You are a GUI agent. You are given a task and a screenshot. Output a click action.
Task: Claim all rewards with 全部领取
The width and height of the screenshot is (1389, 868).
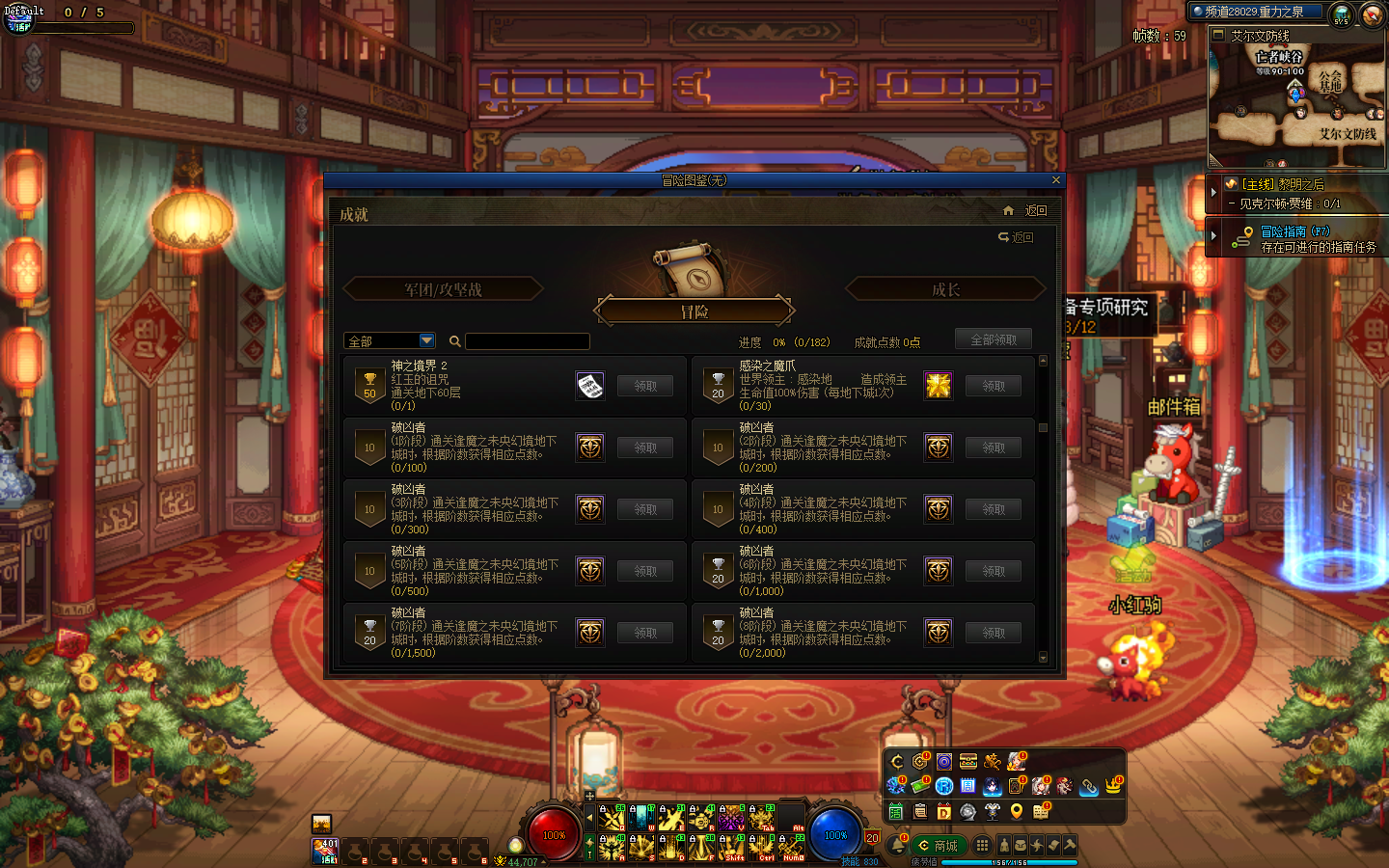(994, 339)
